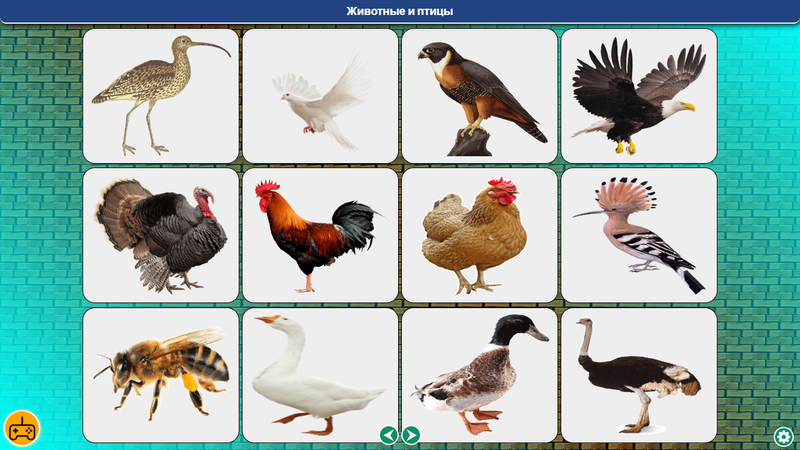Choose the white dove card
Viewport: 800px width, 450px height.
[320, 96]
